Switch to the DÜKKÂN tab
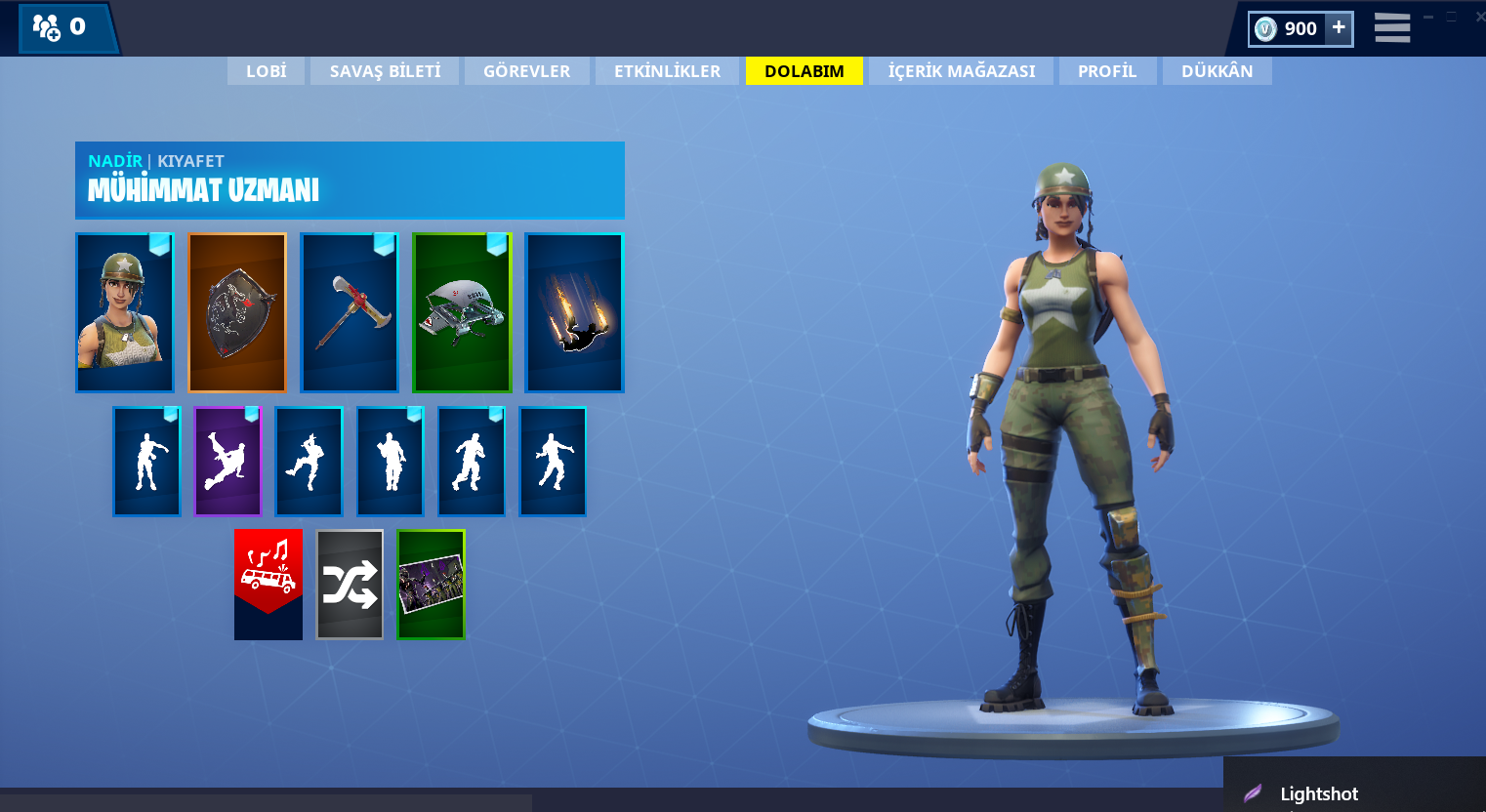The image size is (1486, 812). 1217,71
